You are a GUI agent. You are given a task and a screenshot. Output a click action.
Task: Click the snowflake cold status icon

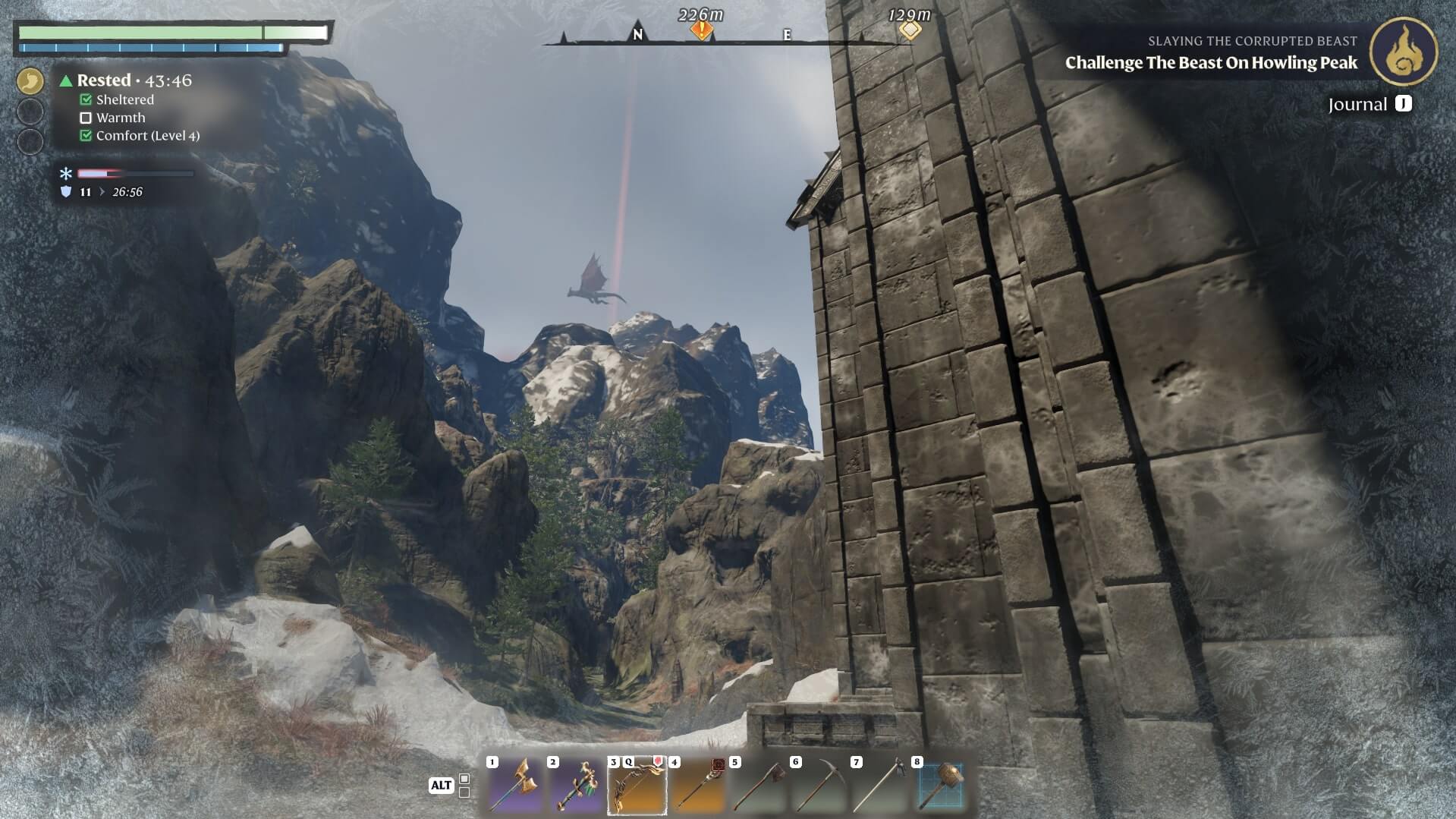click(x=66, y=174)
